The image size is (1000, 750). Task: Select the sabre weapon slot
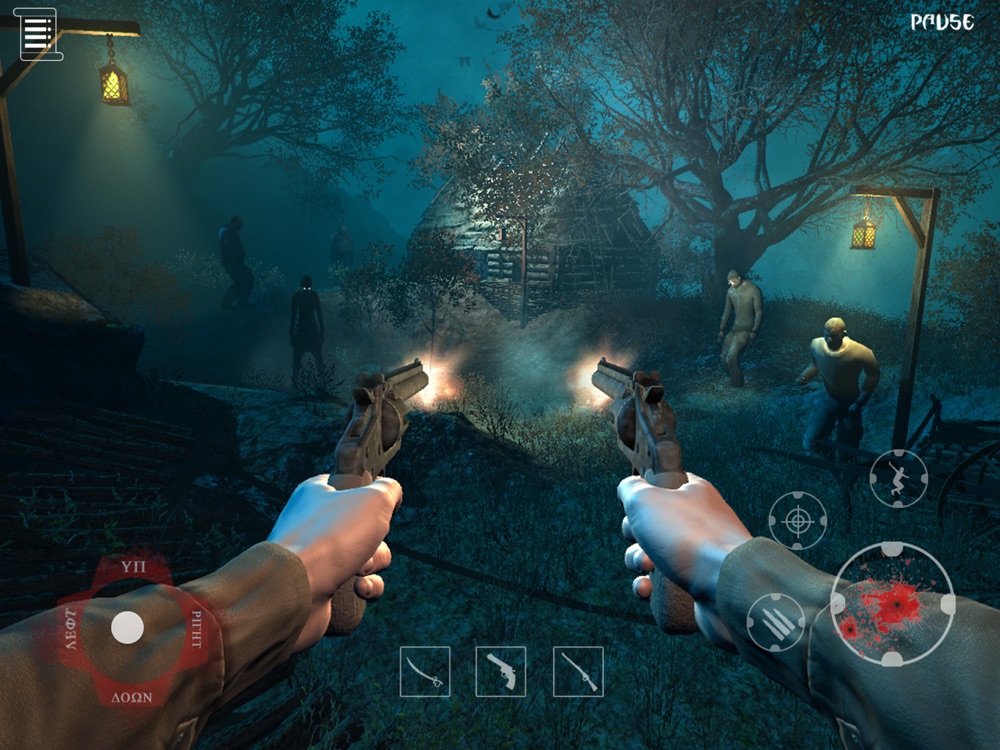click(x=425, y=671)
